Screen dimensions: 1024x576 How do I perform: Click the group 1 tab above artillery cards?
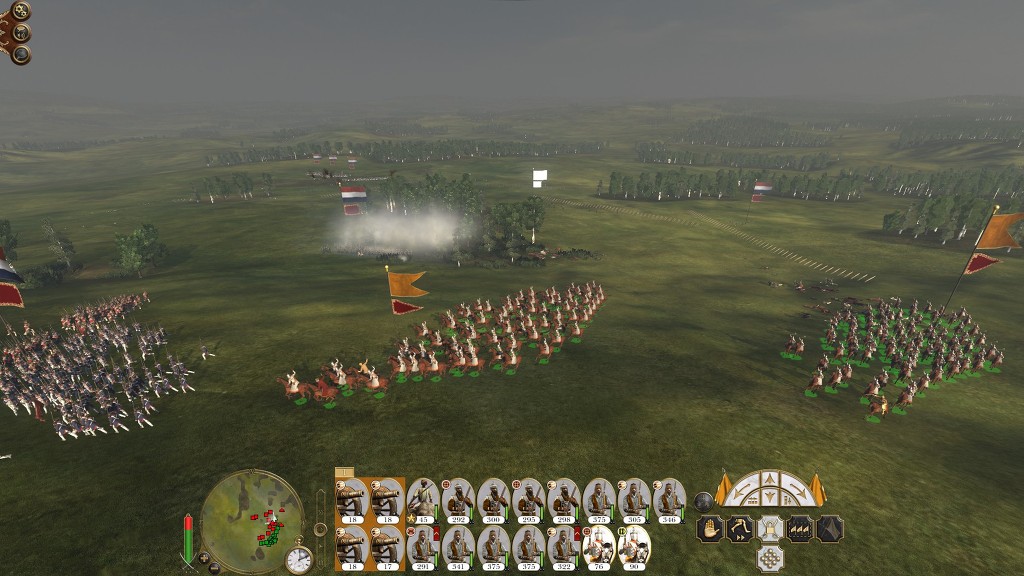[x=344, y=472]
